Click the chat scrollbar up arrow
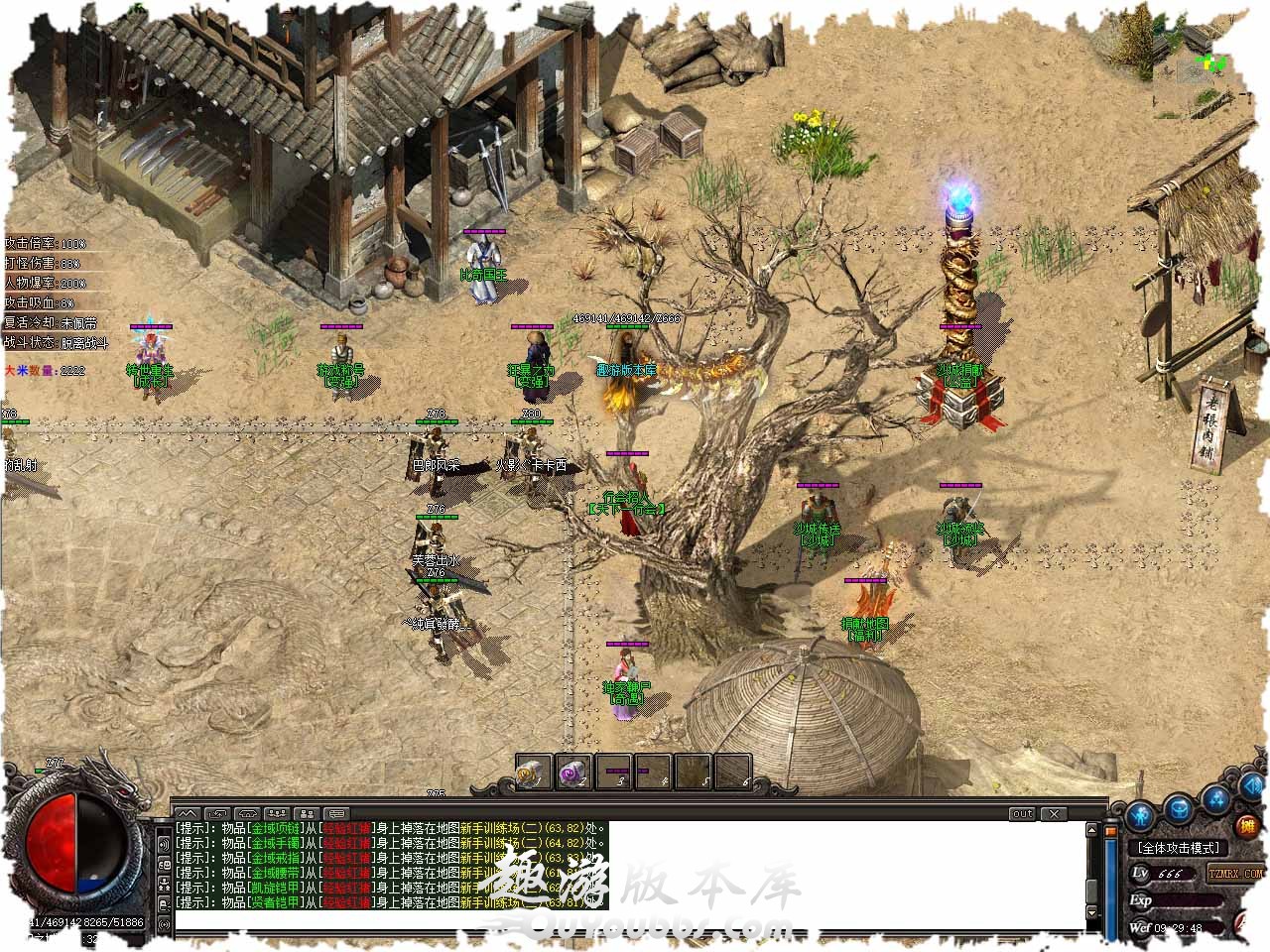The width and height of the screenshot is (1270, 952). pos(1092,830)
